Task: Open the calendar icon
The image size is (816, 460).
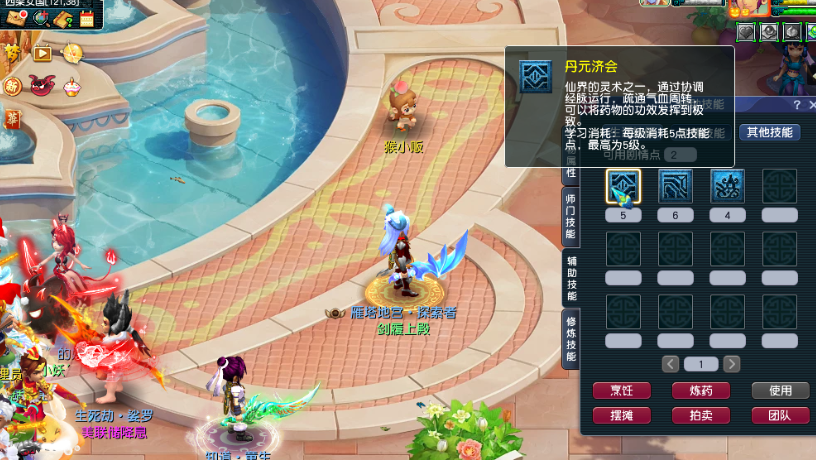Action: coord(86,18)
